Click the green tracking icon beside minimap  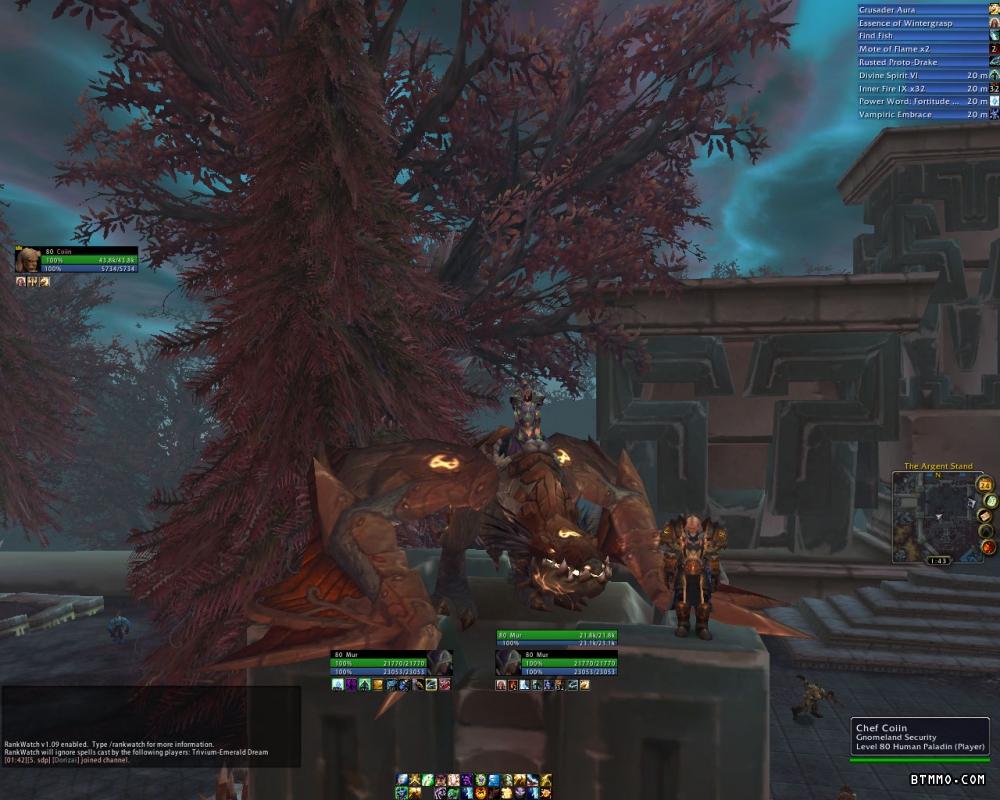(990, 501)
